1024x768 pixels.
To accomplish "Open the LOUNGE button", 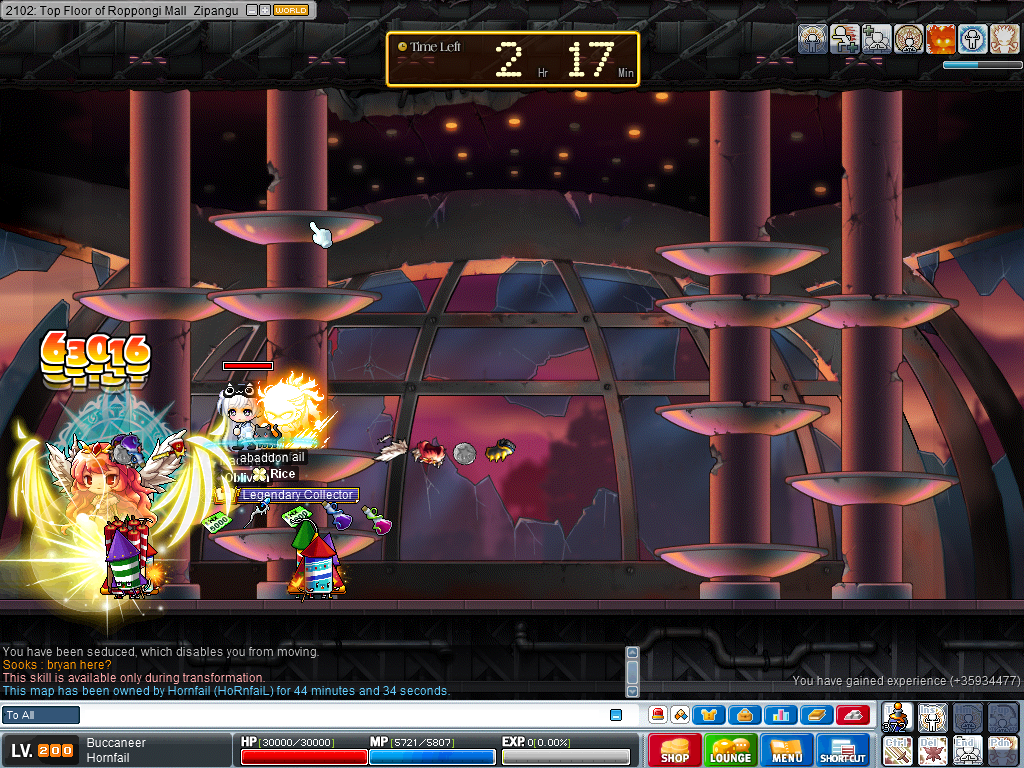I will coord(731,749).
